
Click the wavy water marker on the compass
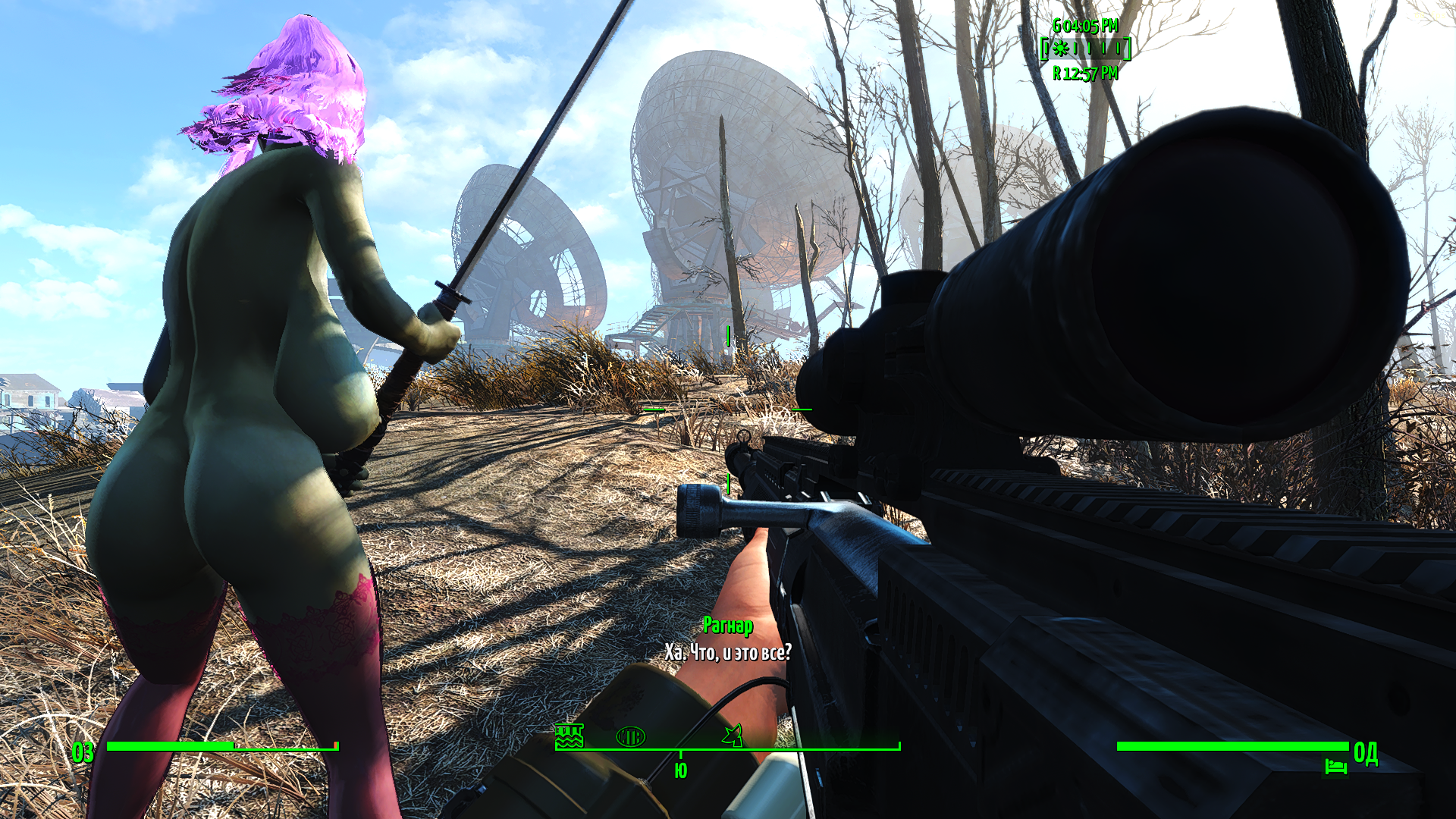569,736
